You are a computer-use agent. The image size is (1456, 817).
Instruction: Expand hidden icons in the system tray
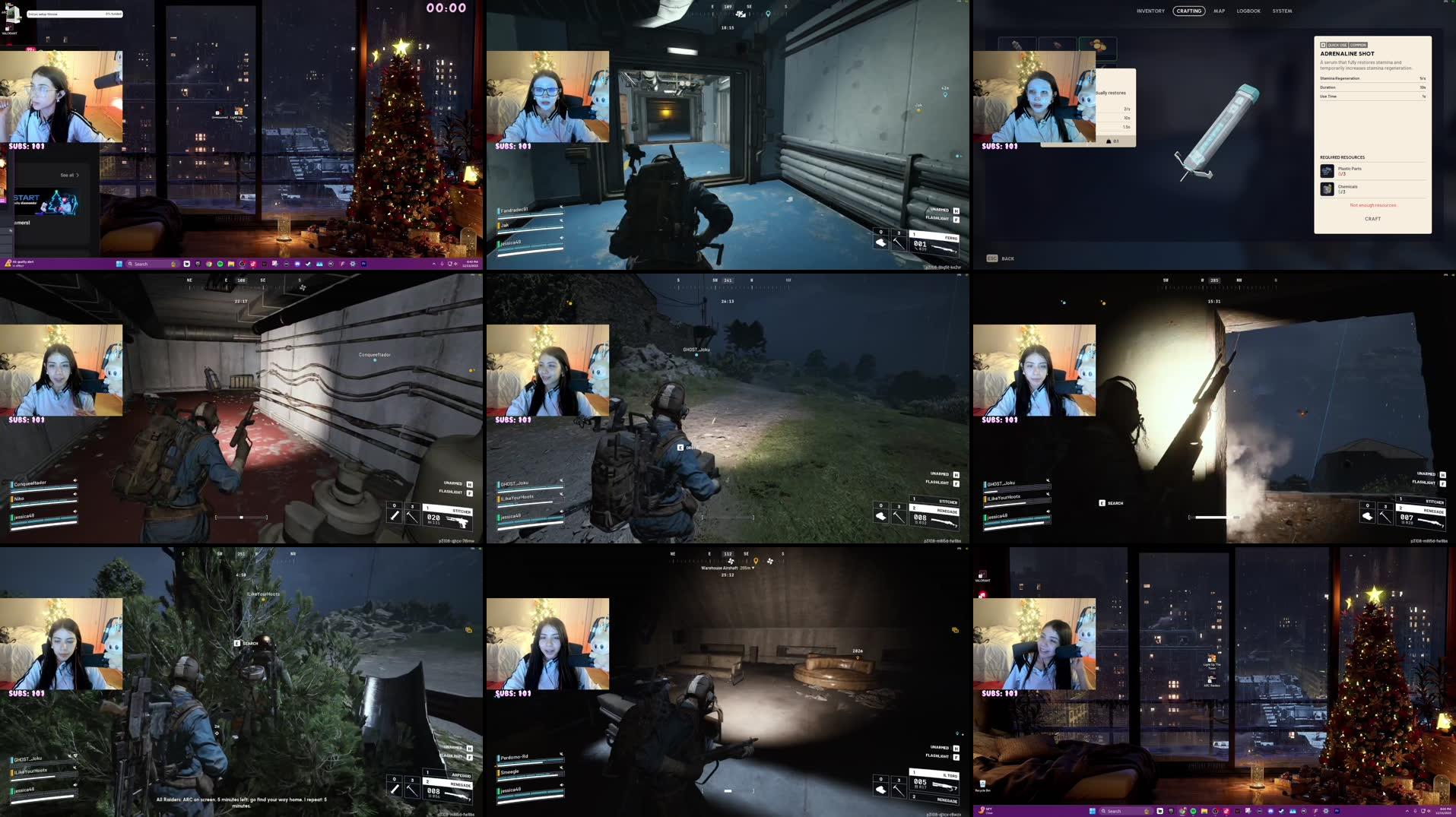[x=434, y=264]
